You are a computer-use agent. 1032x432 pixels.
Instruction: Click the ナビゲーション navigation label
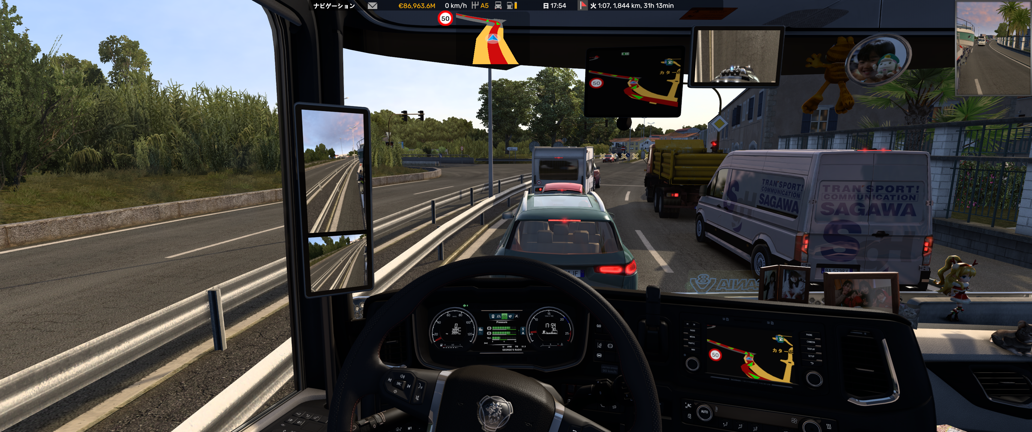[334, 6]
